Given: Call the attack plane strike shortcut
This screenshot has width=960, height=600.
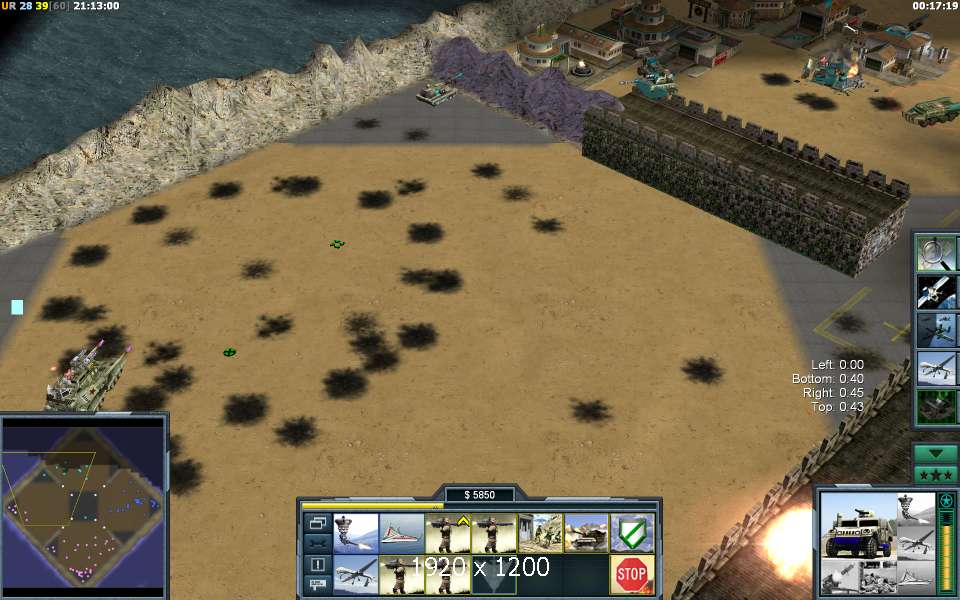Looking at the screenshot, I should [936, 329].
